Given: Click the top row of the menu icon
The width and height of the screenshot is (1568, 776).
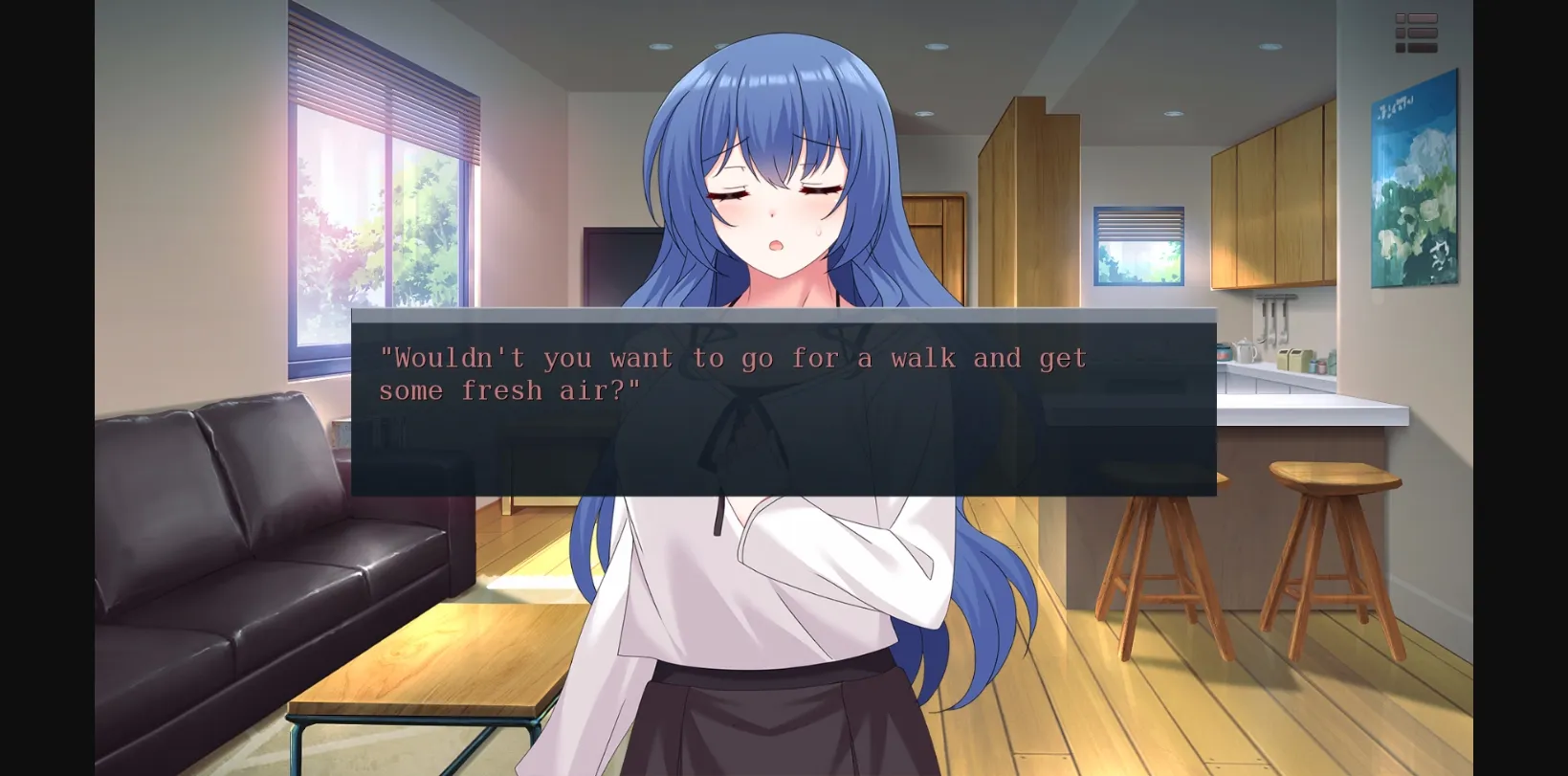Looking at the screenshot, I should point(1418,17).
